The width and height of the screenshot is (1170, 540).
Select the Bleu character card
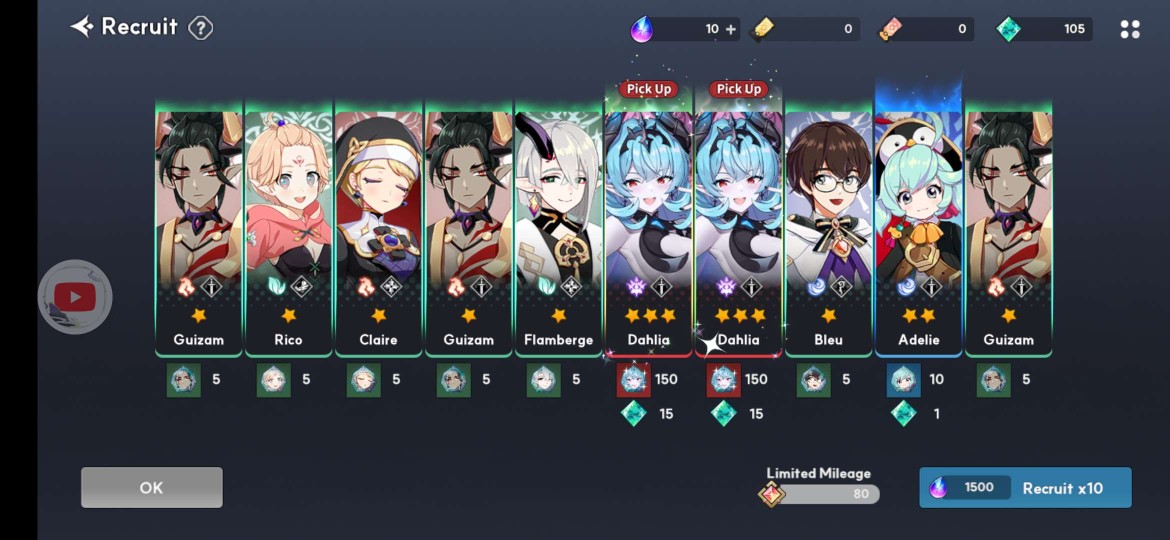pyautogui.click(x=828, y=230)
